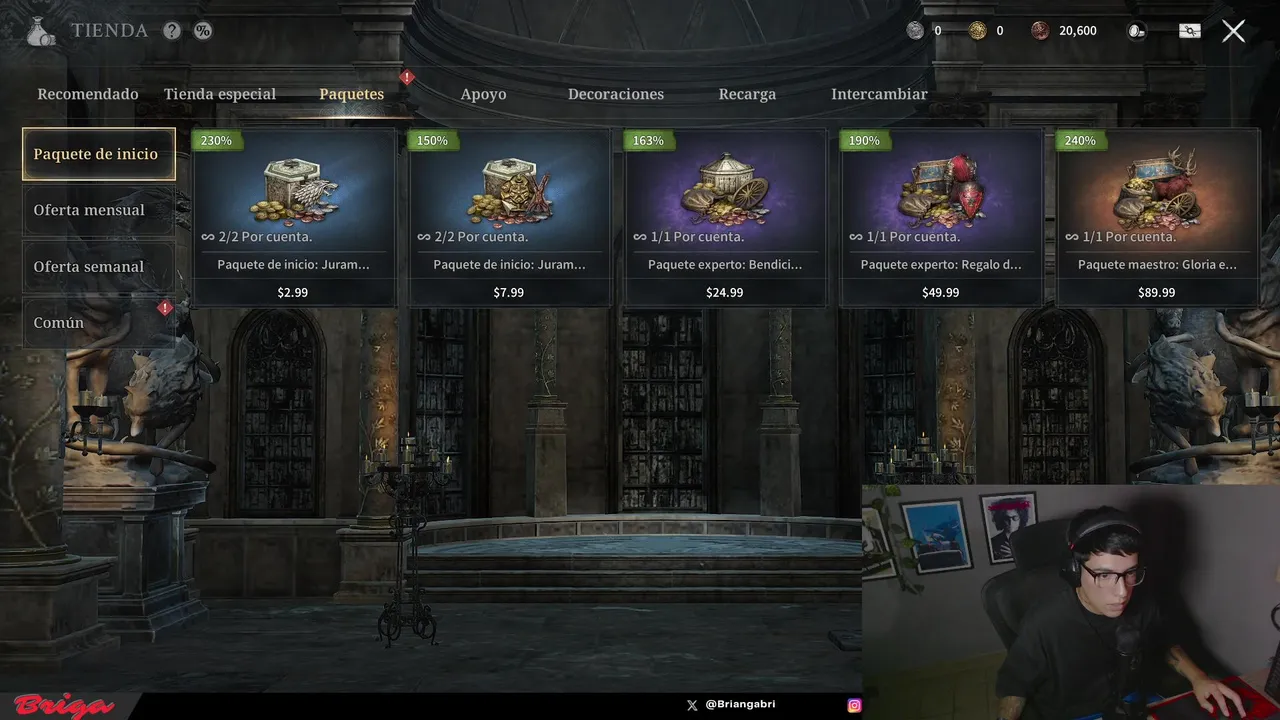This screenshot has width=1280, height=720.
Task: Open the Tienda especial tab
Action: 220,94
